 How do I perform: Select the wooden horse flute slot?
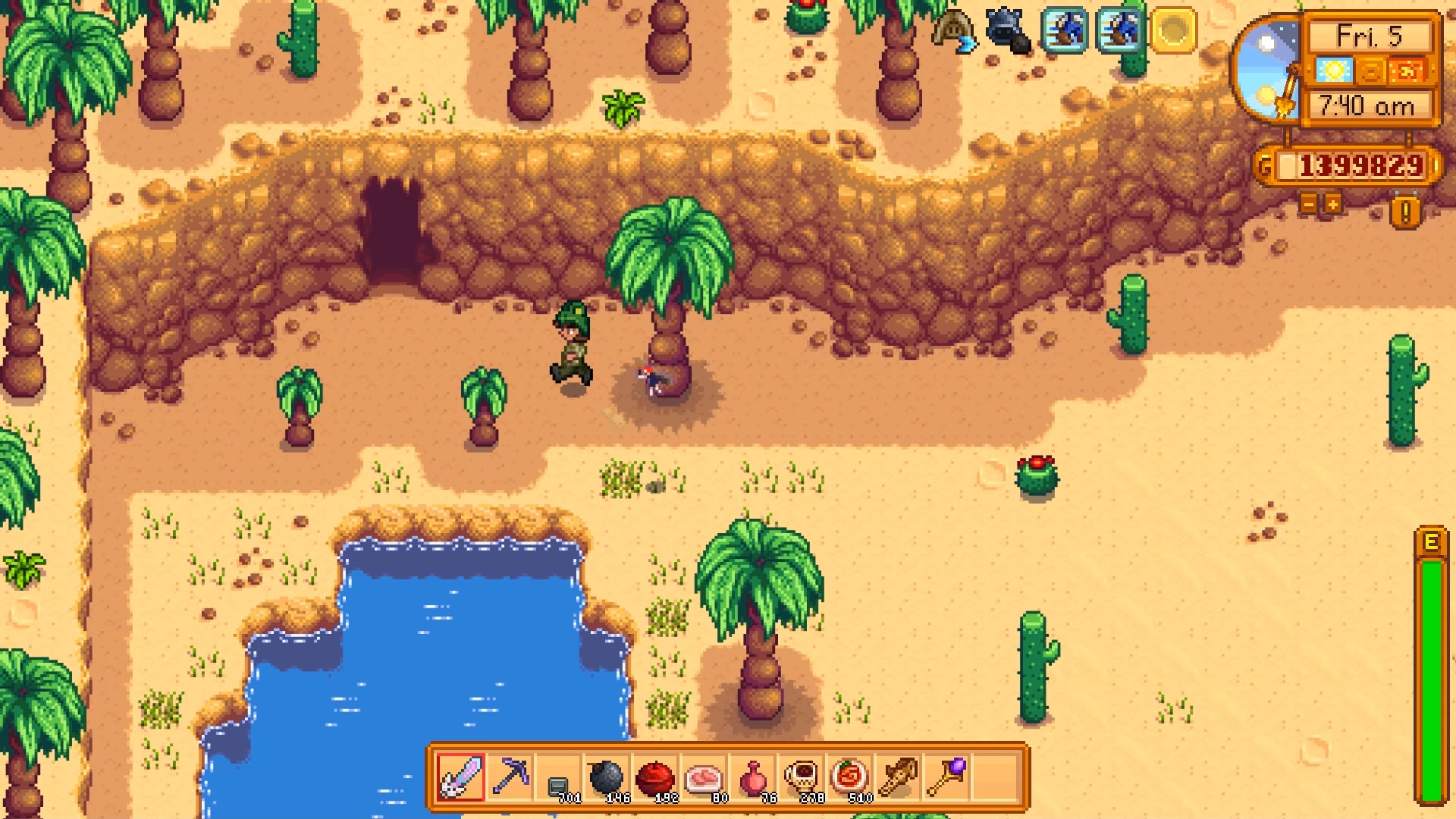click(x=898, y=777)
